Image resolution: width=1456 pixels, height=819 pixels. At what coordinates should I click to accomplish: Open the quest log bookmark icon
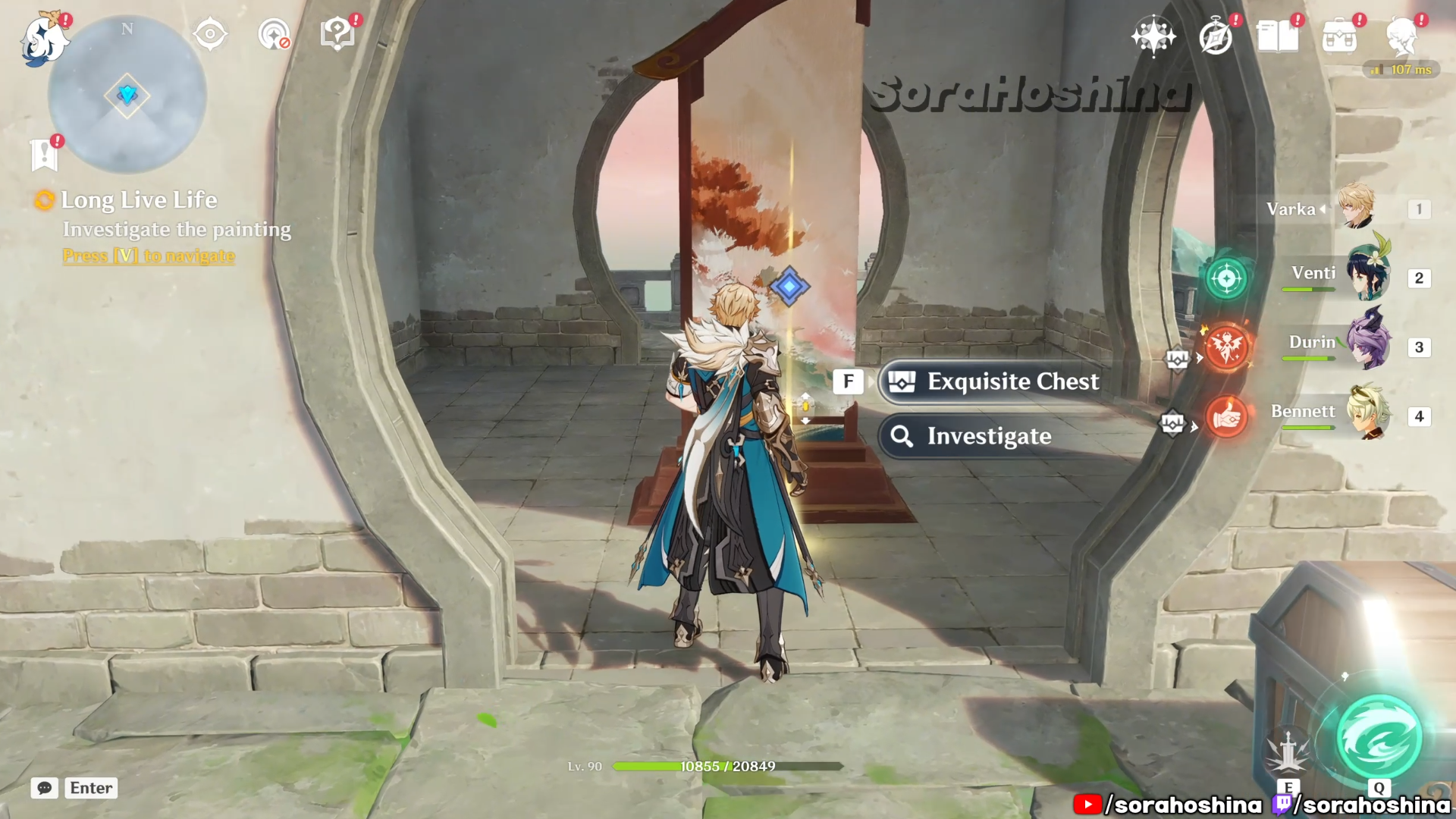[x=44, y=155]
